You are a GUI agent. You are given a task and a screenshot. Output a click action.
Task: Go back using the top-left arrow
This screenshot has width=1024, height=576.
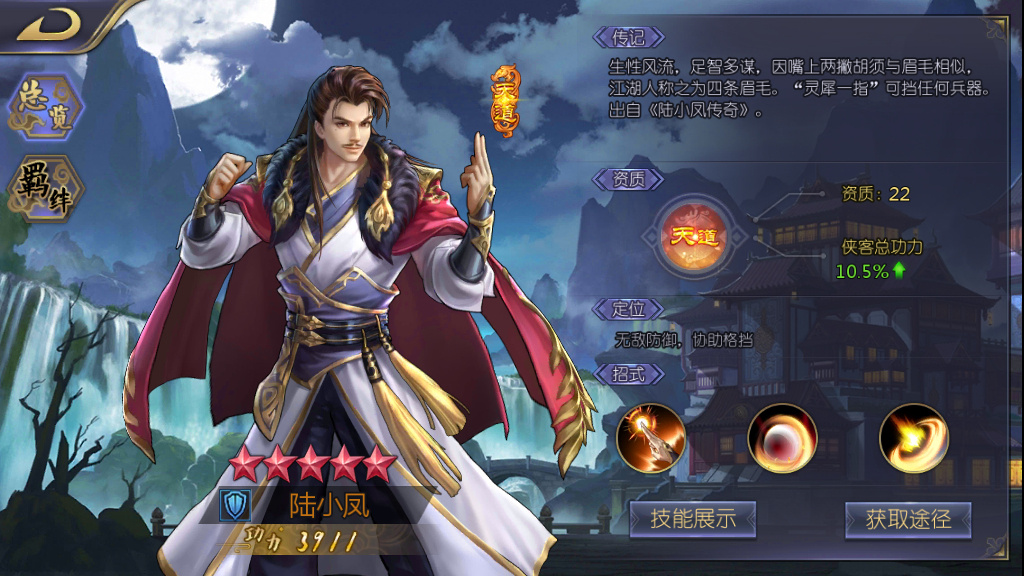point(50,25)
